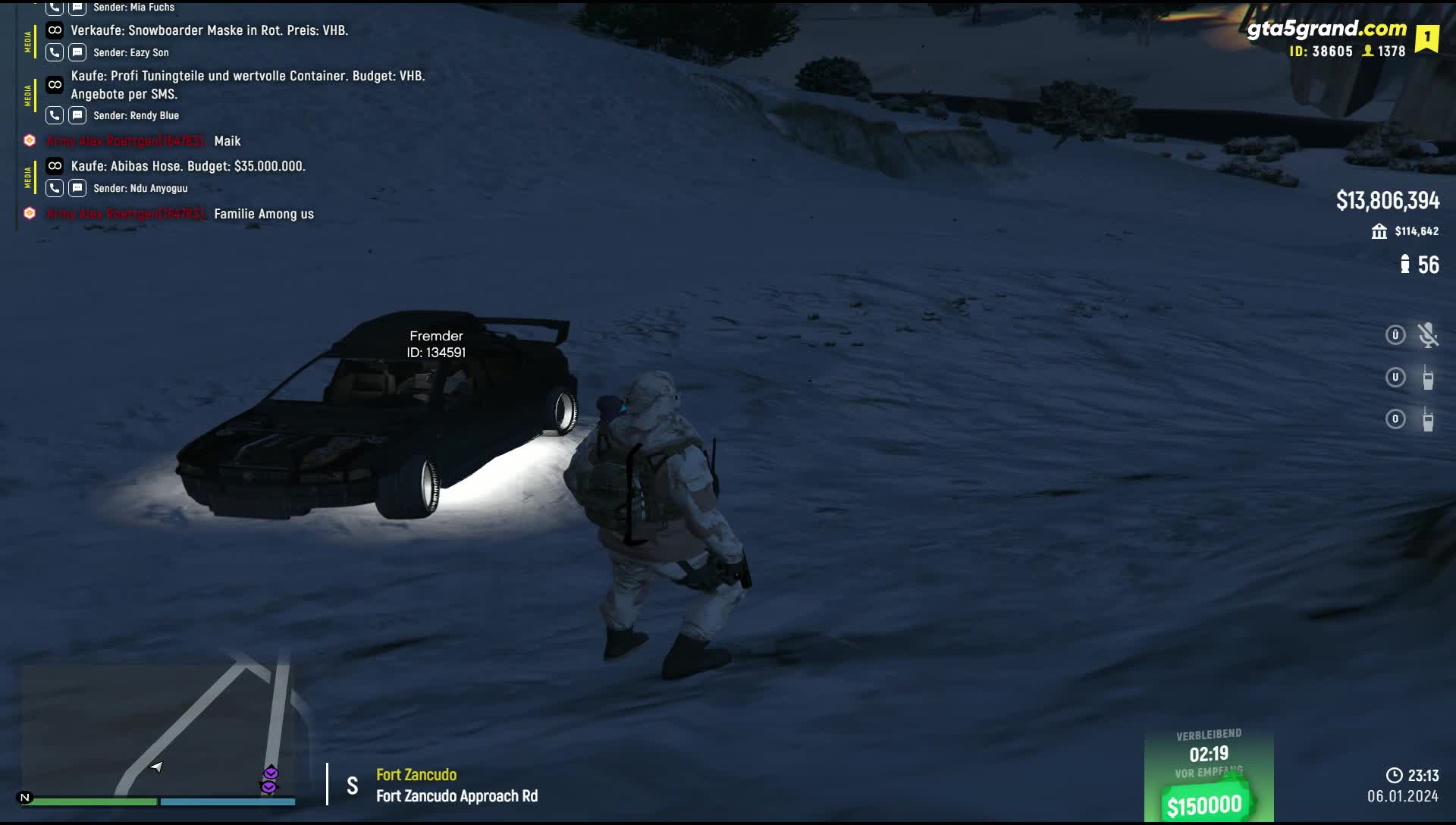Message sender Ndu Anyoguu via SMS icon
The width and height of the screenshot is (1456, 825).
coord(77,188)
